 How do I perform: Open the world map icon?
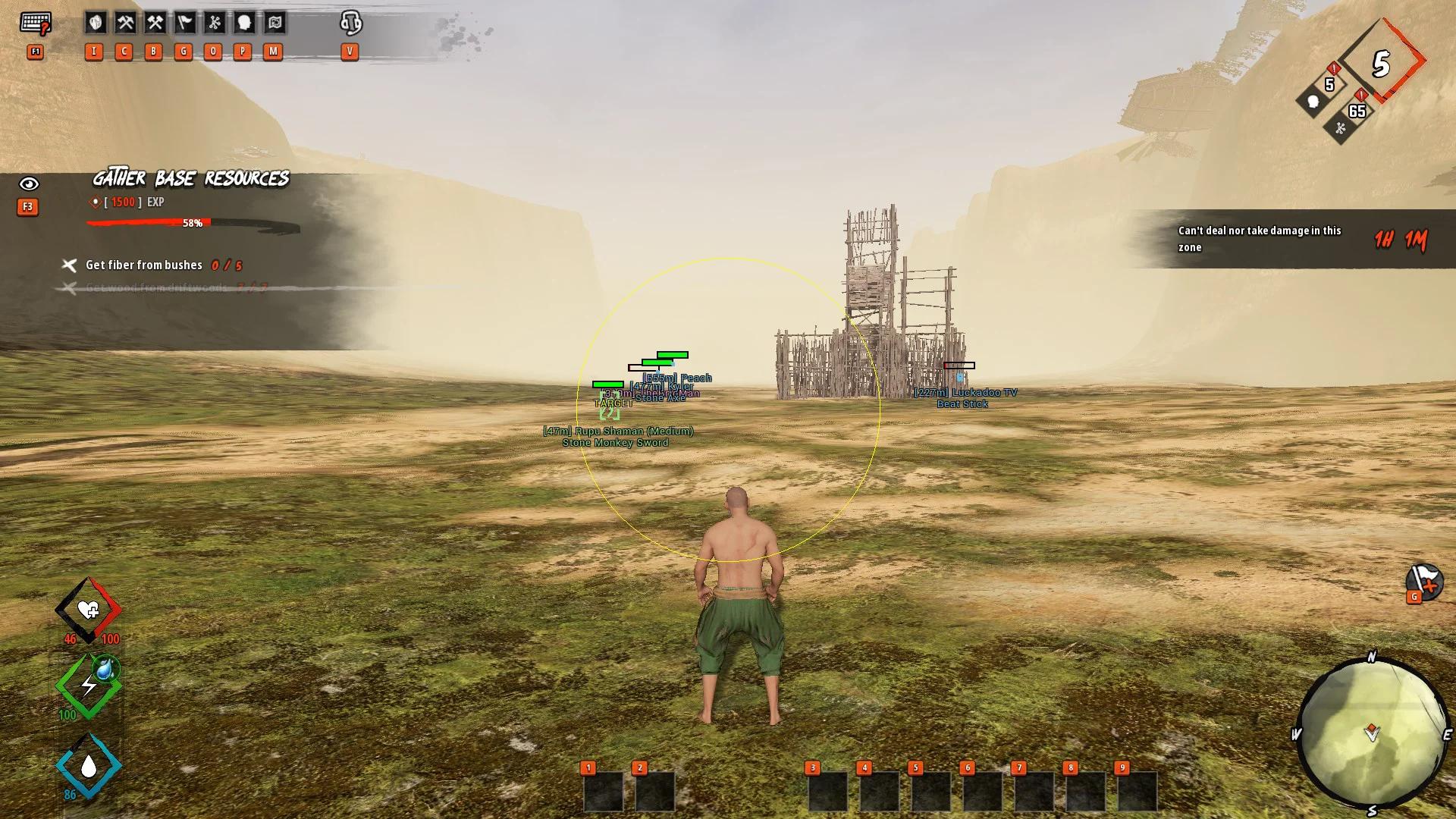point(275,23)
